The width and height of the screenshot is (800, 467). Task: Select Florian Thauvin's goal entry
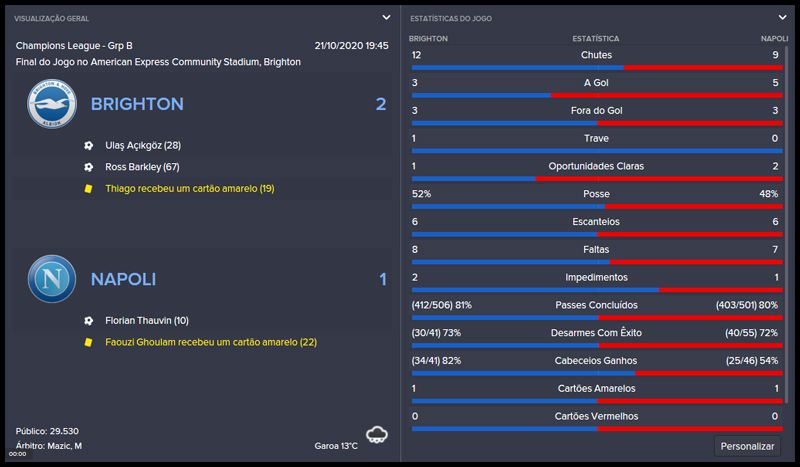[146, 321]
